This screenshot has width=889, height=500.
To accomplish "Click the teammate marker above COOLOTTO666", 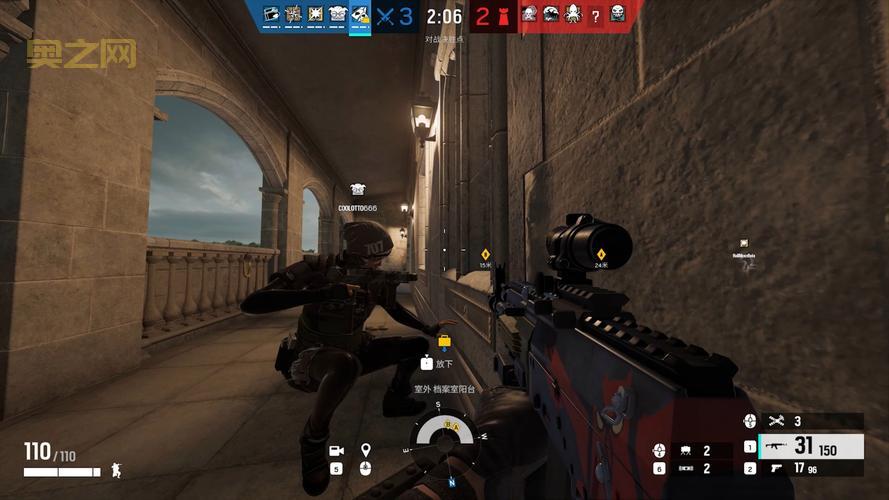I will [358, 188].
